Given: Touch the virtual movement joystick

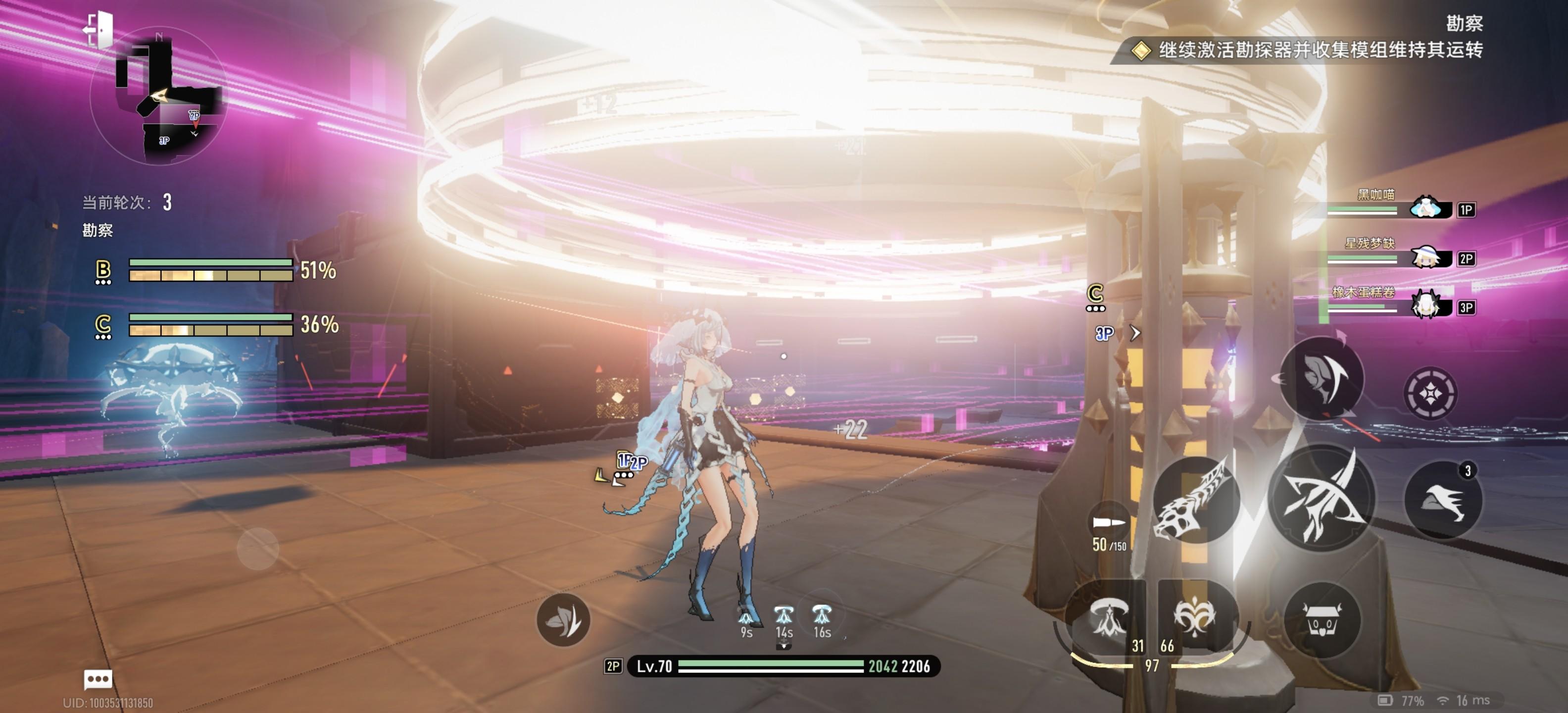Looking at the screenshot, I should click(257, 549).
